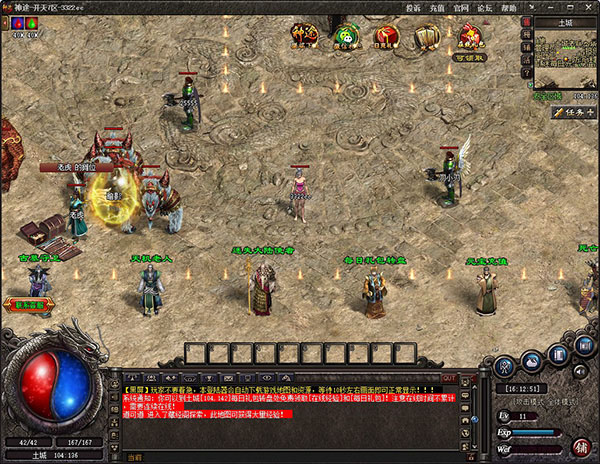Open the 官网 official site link
The image size is (600, 464).
(460, 7)
